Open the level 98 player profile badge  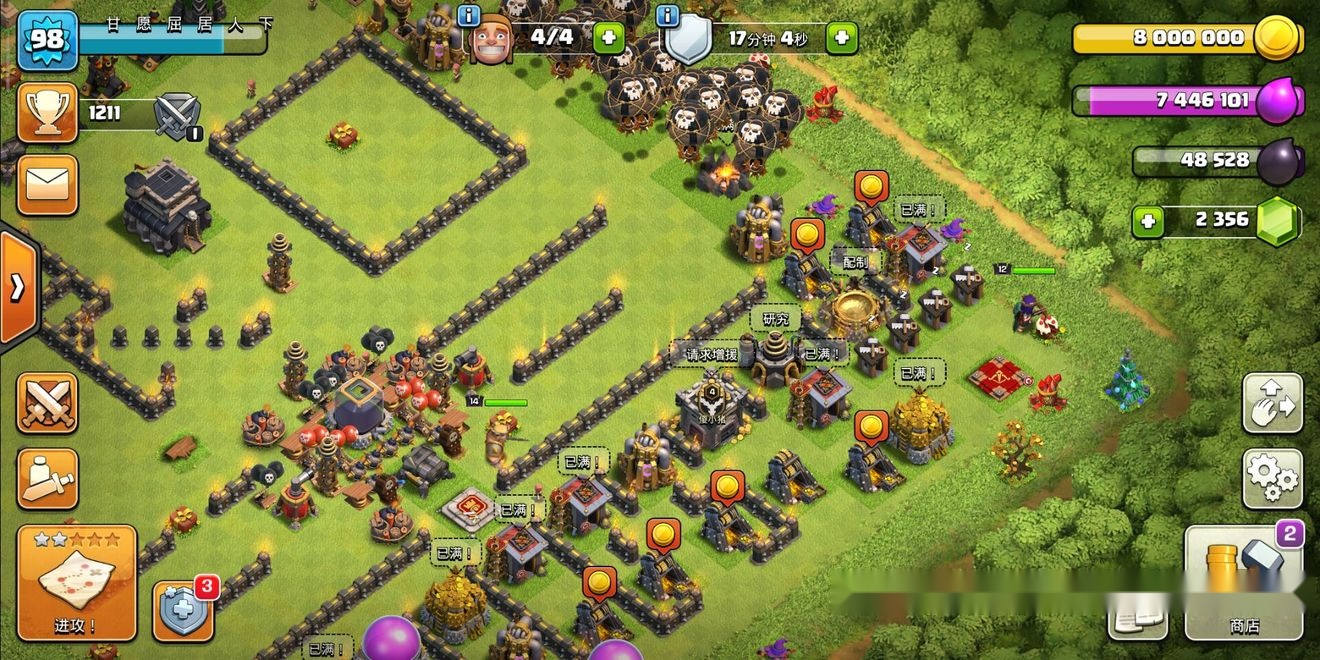[47, 39]
